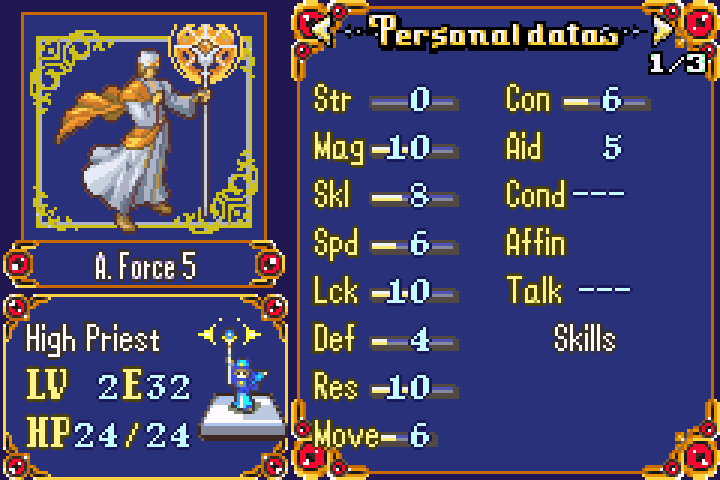Go to the next page with the right arrow
This screenshot has height=480, width=720.
[661, 31]
